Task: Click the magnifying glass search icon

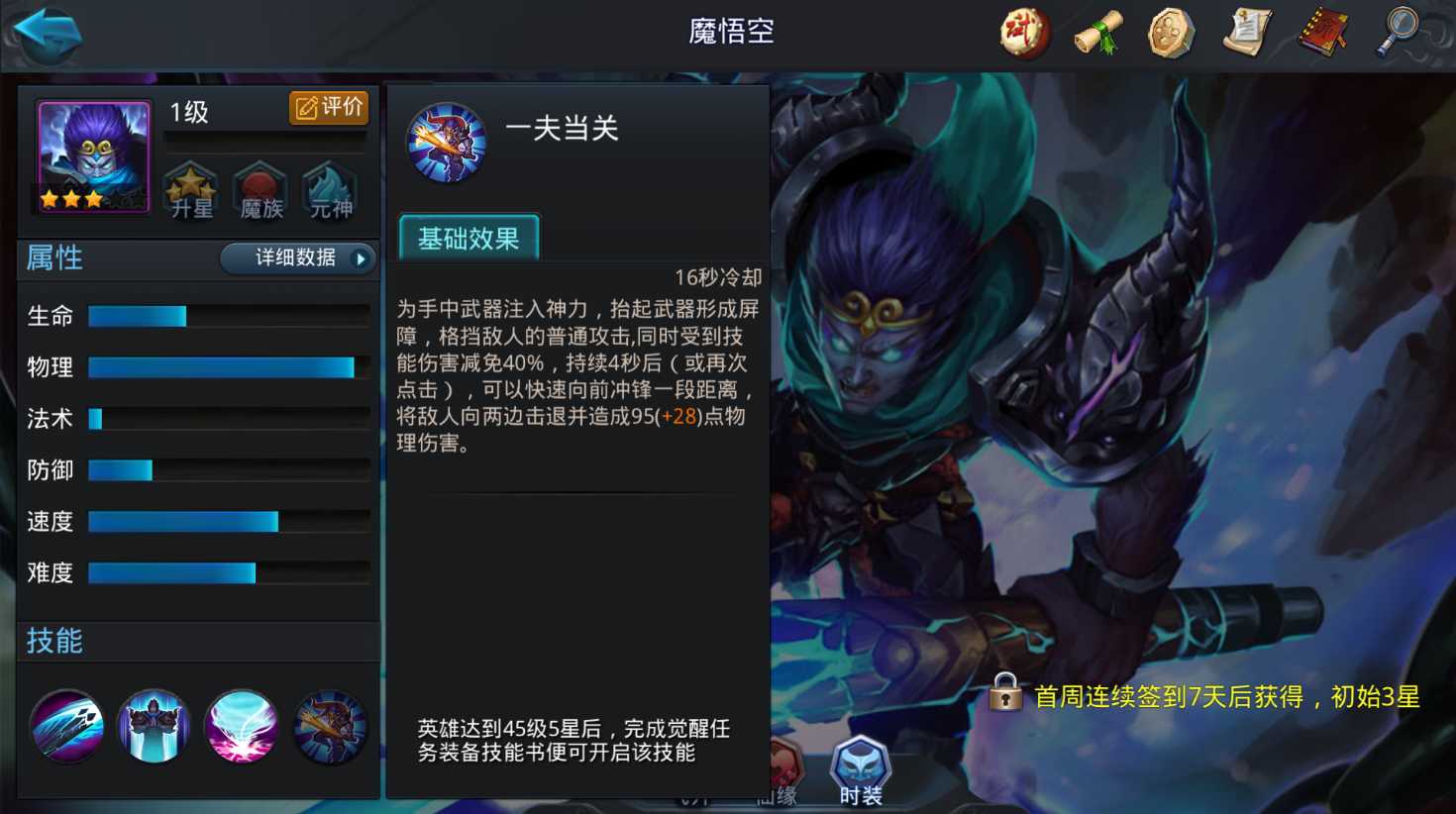Action: click(1397, 31)
